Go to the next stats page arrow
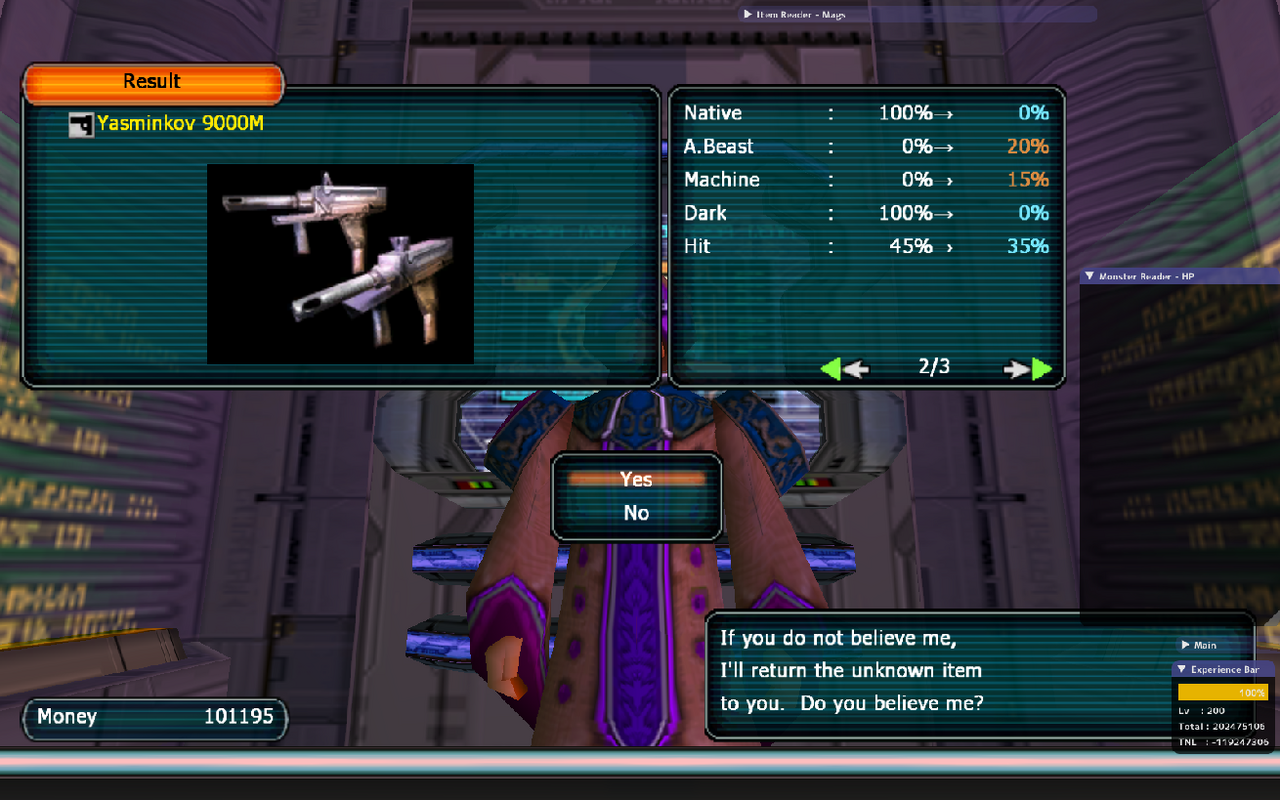This screenshot has width=1280, height=800. (x=1029, y=369)
